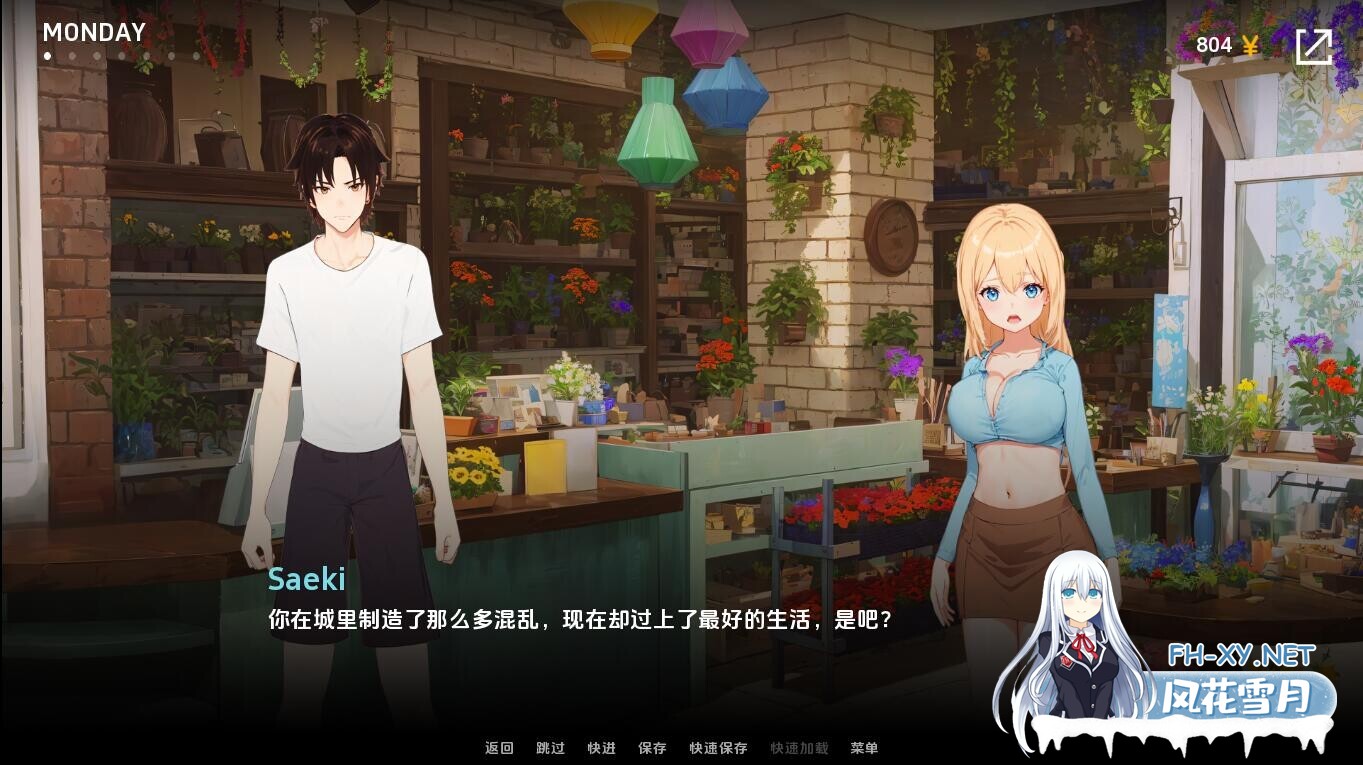Viewport: 1363px width, 765px height.
Task: Open the external link icon at top right
Action: [1314, 45]
